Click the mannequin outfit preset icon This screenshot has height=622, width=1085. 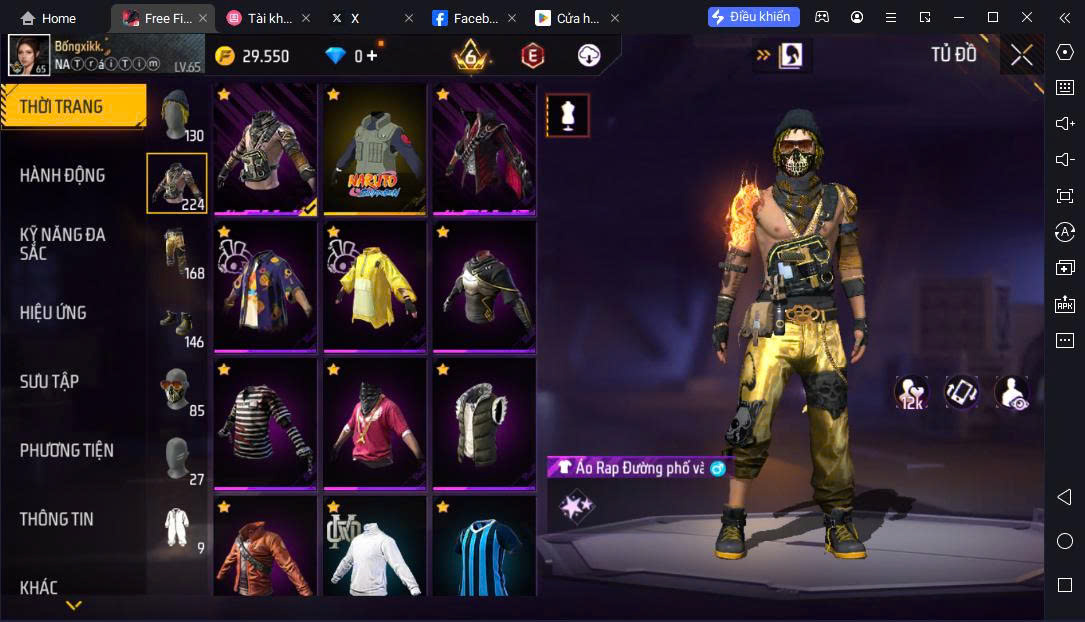coord(568,116)
